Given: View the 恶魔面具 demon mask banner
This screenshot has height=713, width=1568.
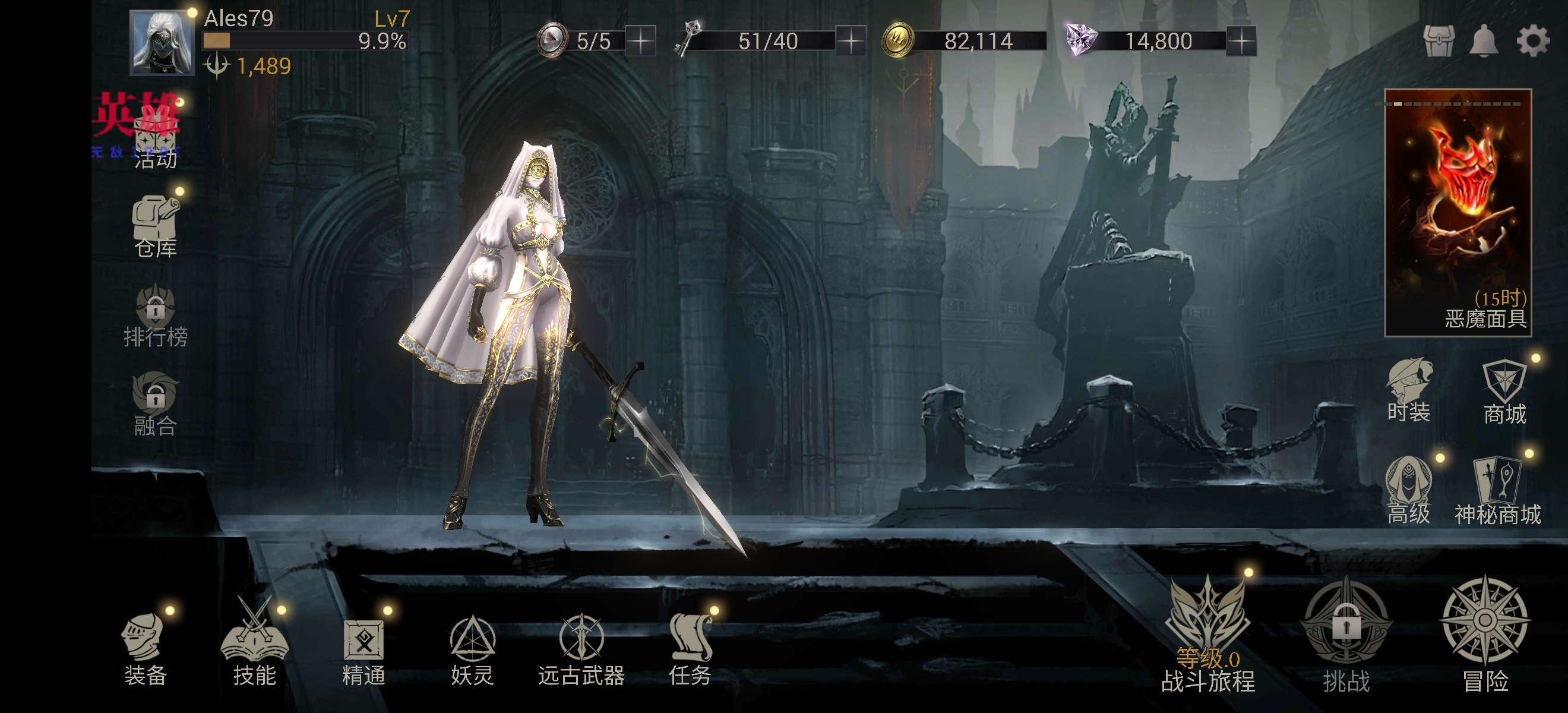Looking at the screenshot, I should pyautogui.click(x=1458, y=213).
